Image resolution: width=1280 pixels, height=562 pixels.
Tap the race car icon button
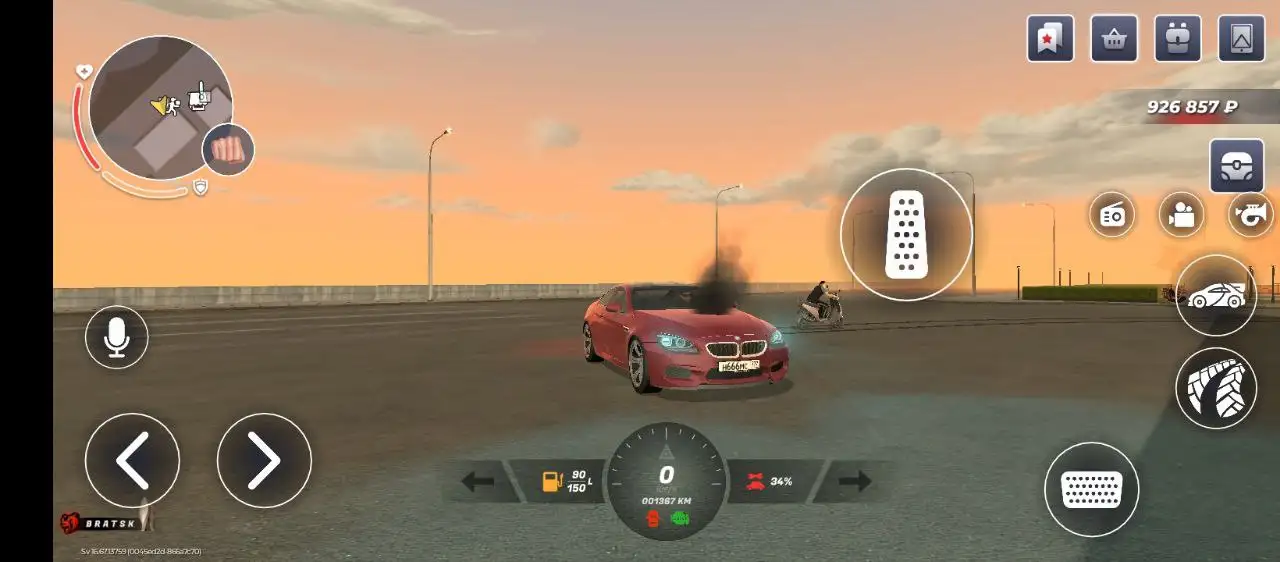1216,296
